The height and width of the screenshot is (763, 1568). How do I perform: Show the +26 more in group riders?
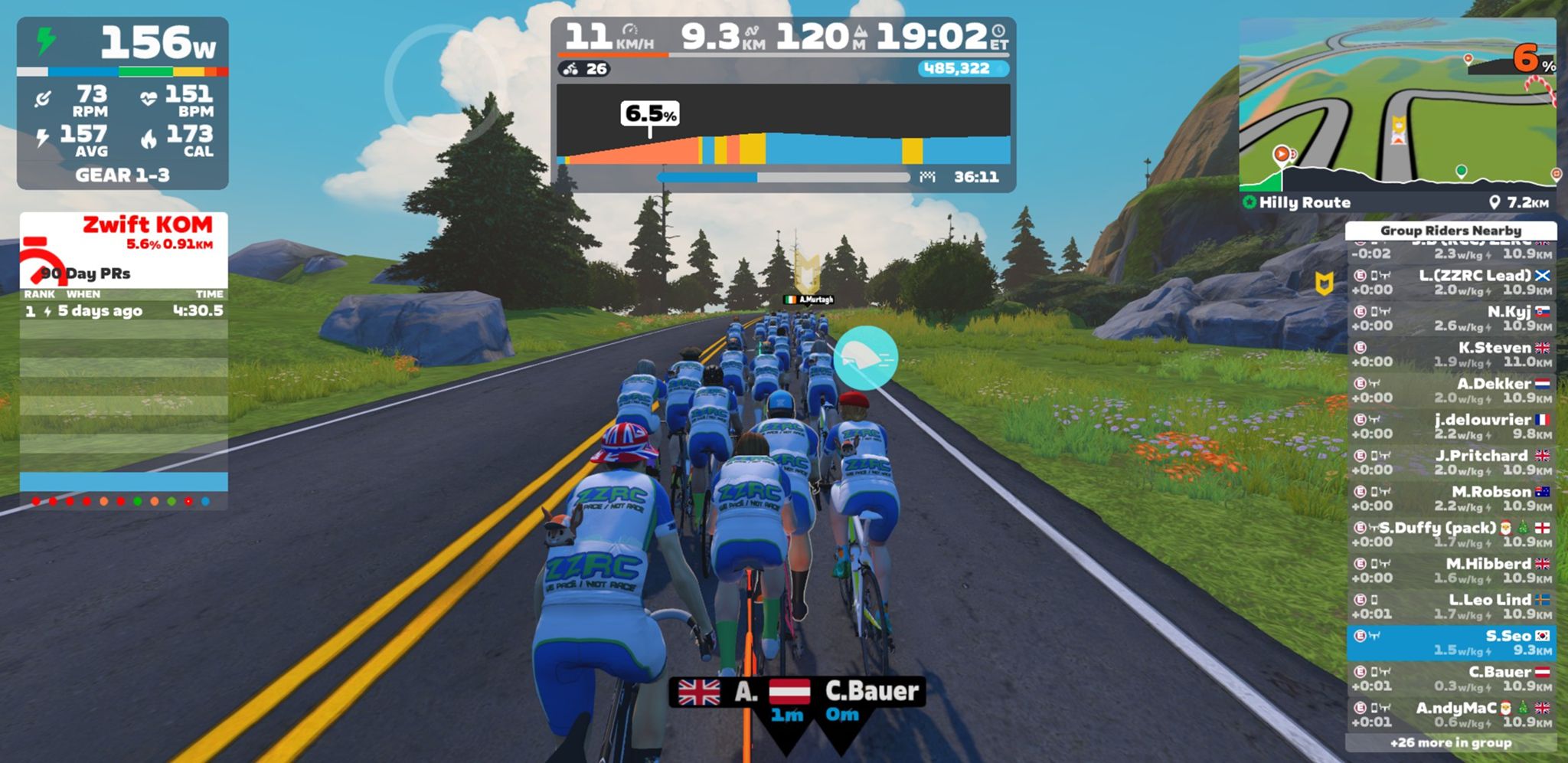1451,742
